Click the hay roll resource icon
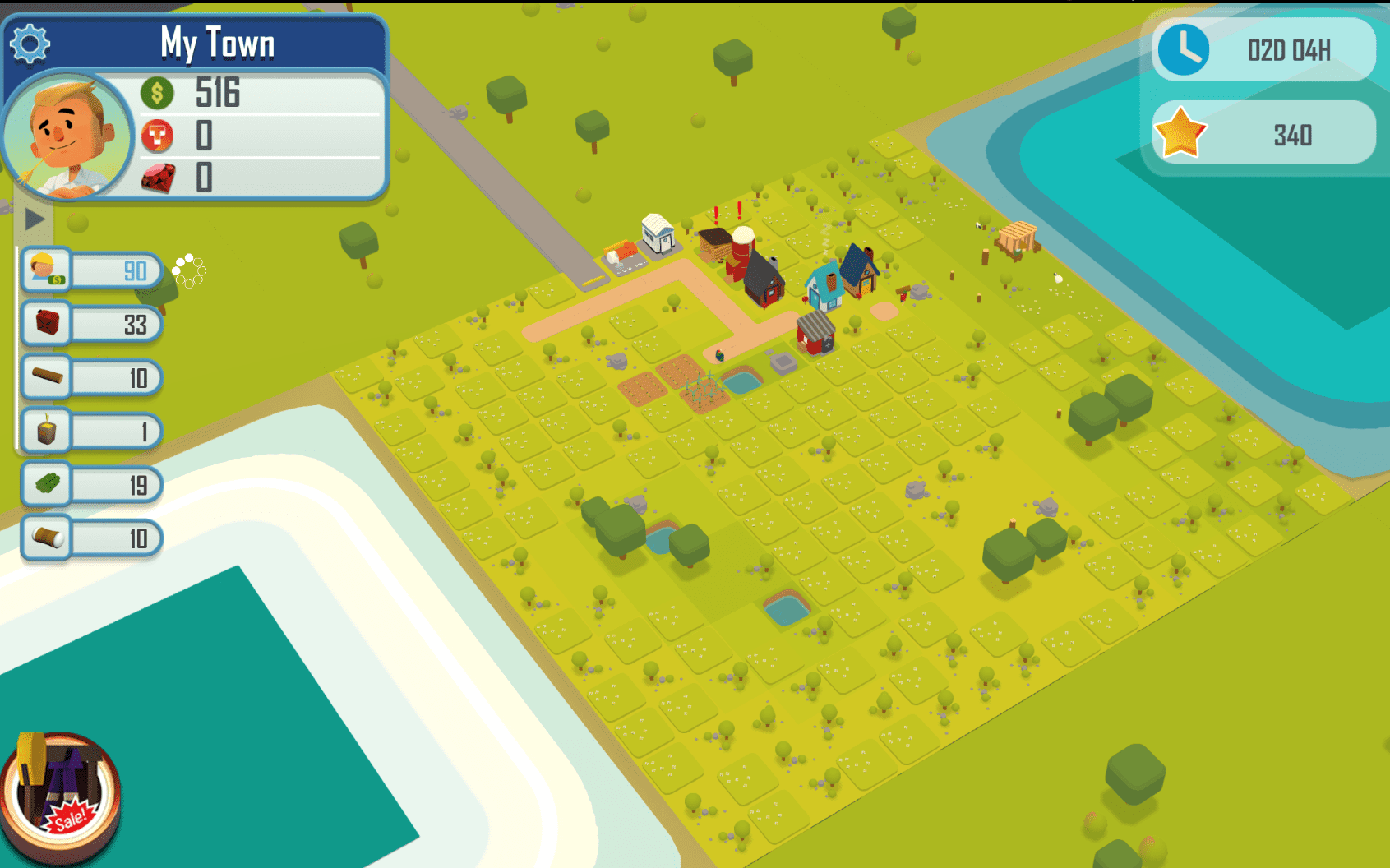Screen dimensions: 1390x868 coord(47,538)
